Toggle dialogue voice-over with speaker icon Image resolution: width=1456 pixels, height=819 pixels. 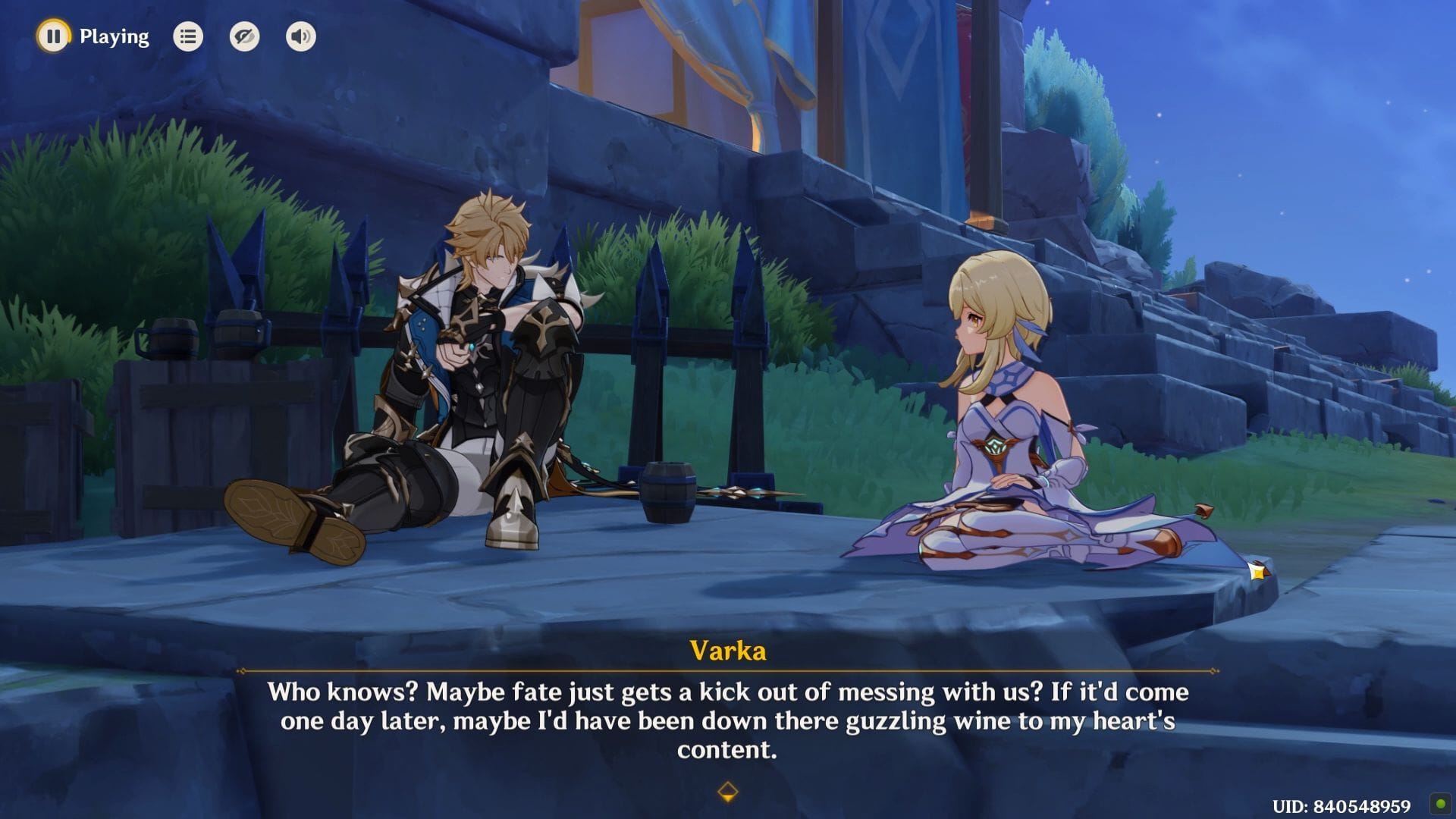tap(301, 36)
